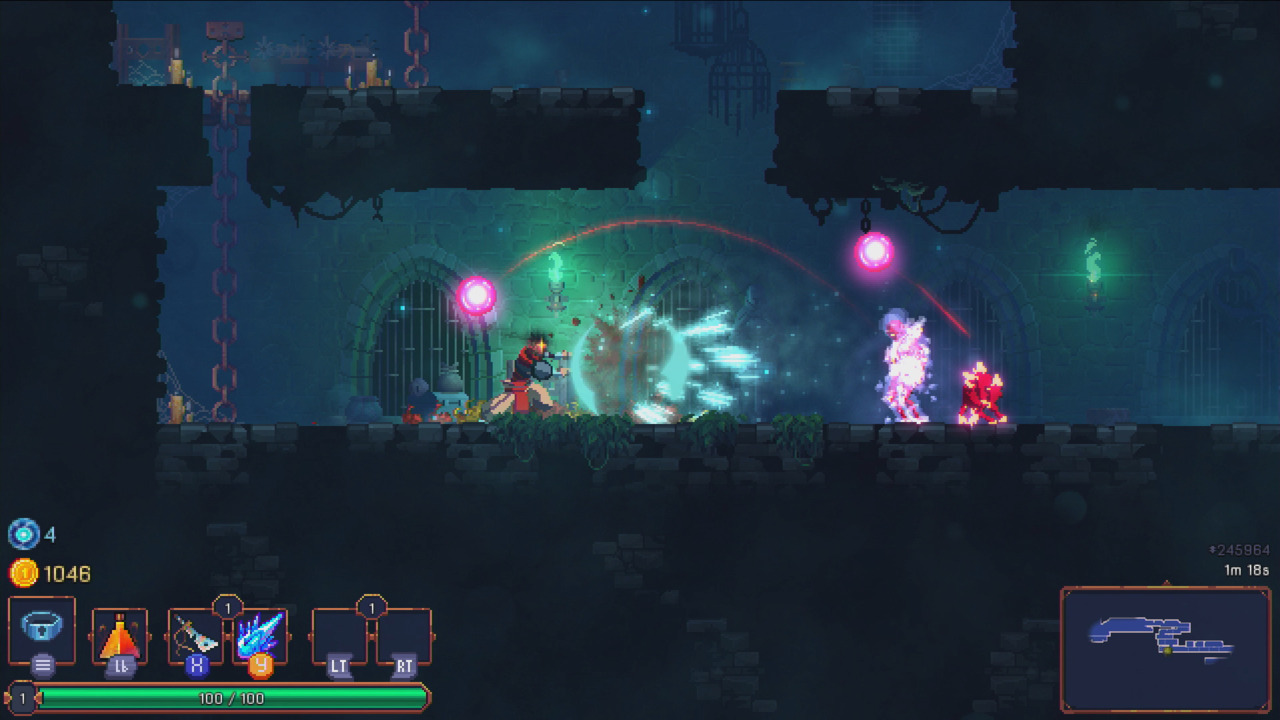Screen dimensions: 1280x720
Task: Toggle the ammo counter badge above the Y weapon
Action: (x=228, y=607)
